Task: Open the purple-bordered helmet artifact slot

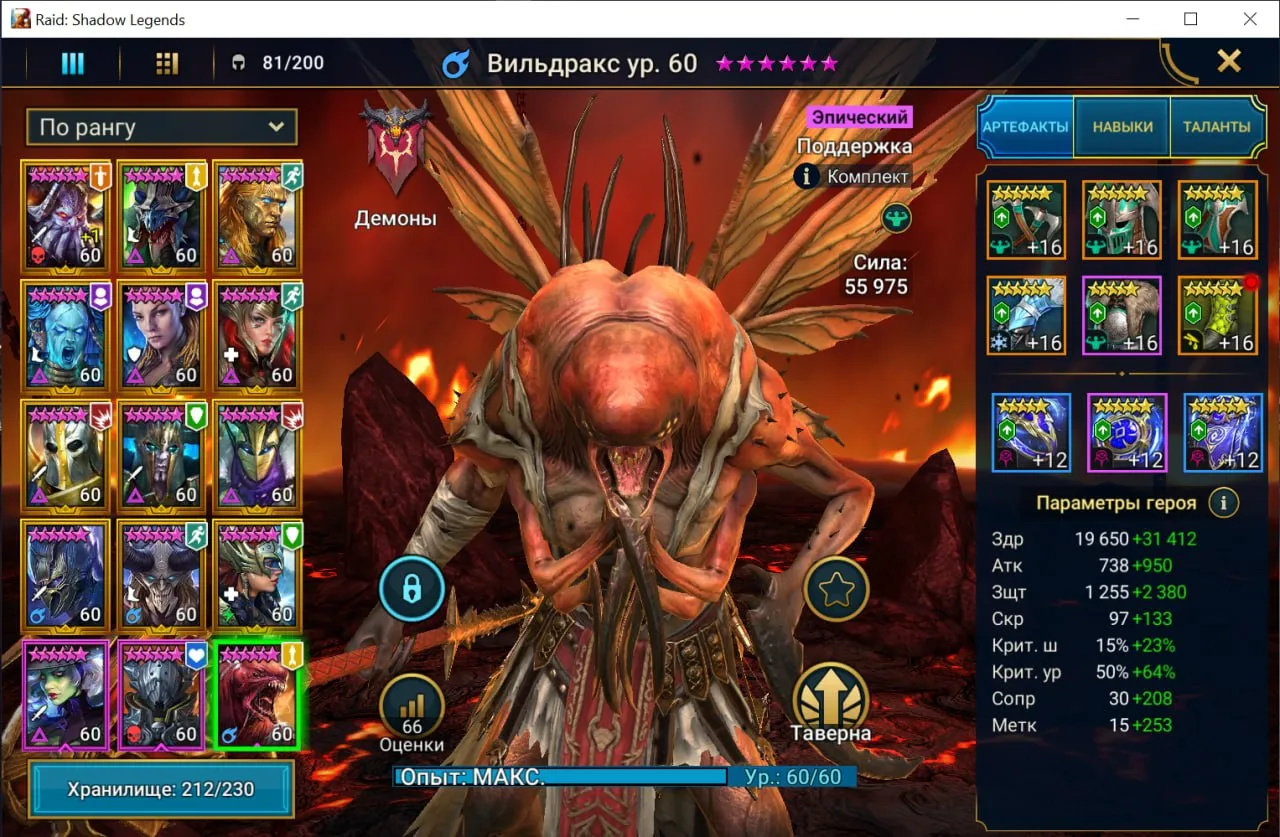Action: [1122, 316]
